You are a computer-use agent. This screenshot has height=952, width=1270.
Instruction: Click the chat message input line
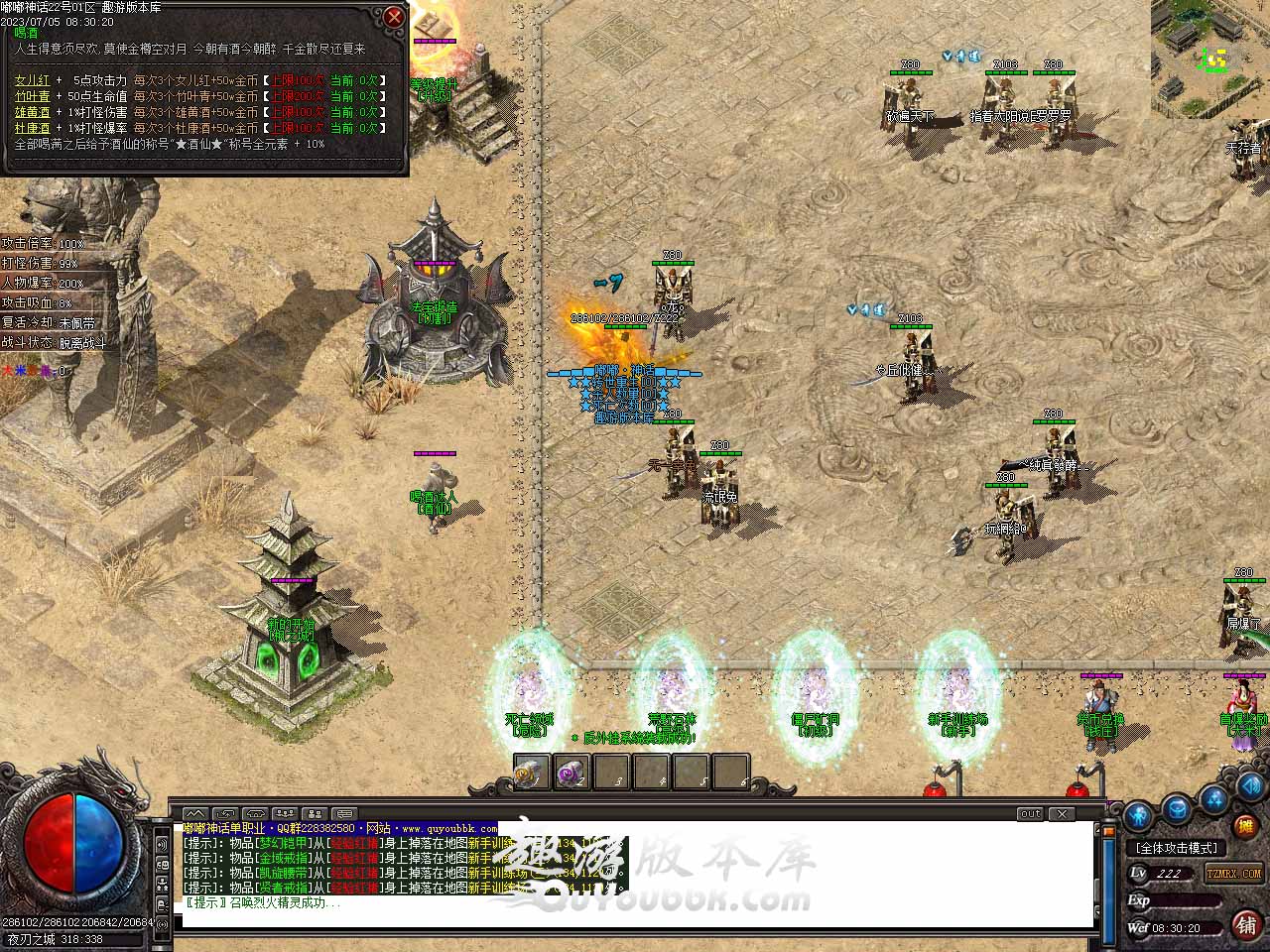tap(635, 918)
